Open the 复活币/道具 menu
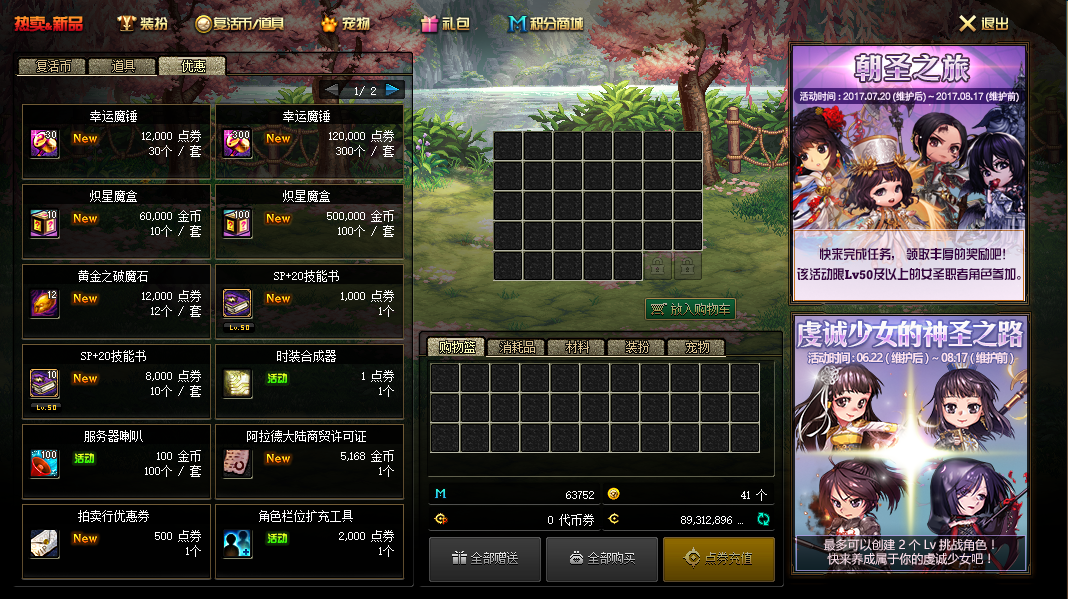The image size is (1068, 599). (239, 23)
